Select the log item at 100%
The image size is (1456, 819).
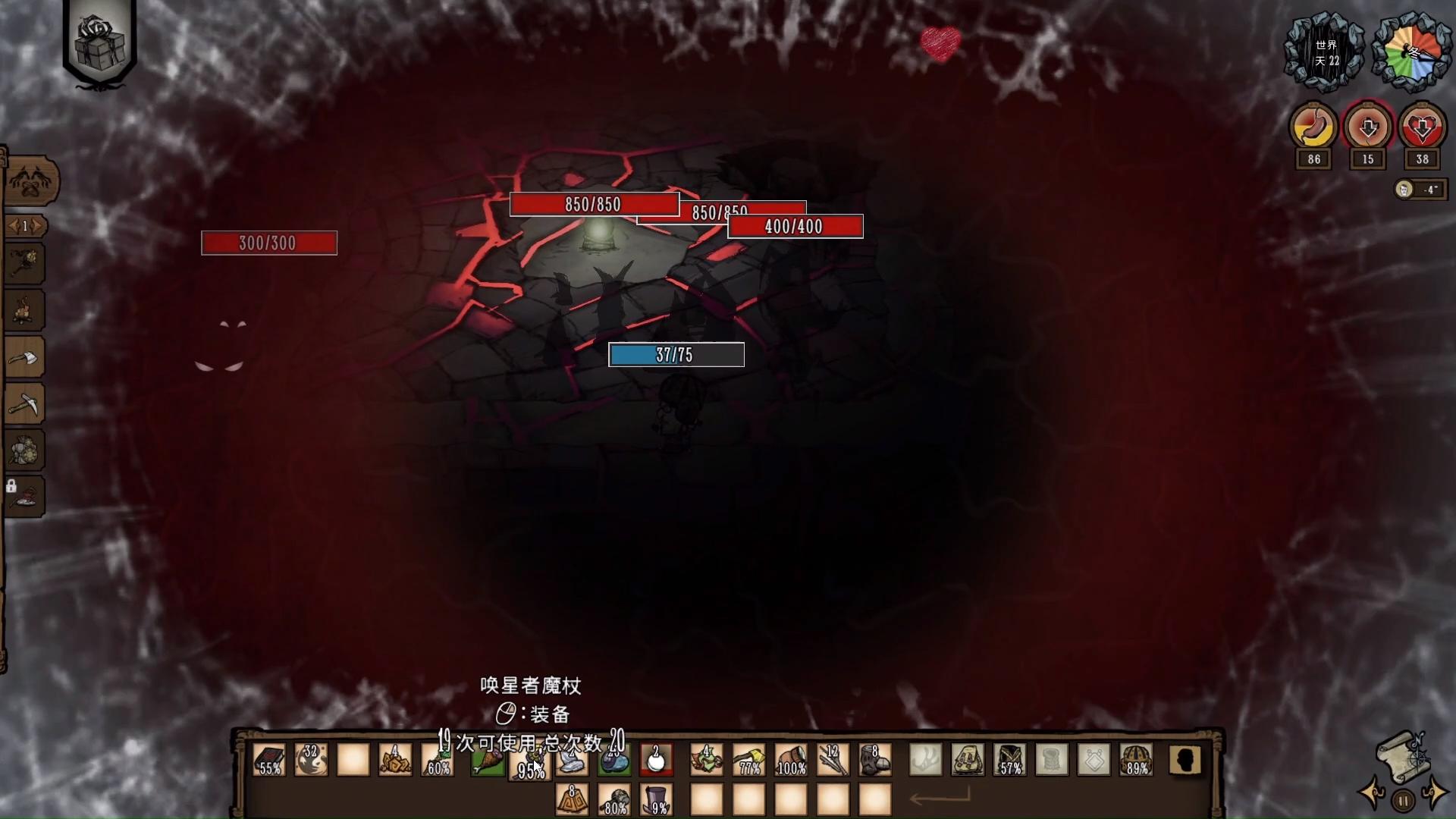[791, 760]
